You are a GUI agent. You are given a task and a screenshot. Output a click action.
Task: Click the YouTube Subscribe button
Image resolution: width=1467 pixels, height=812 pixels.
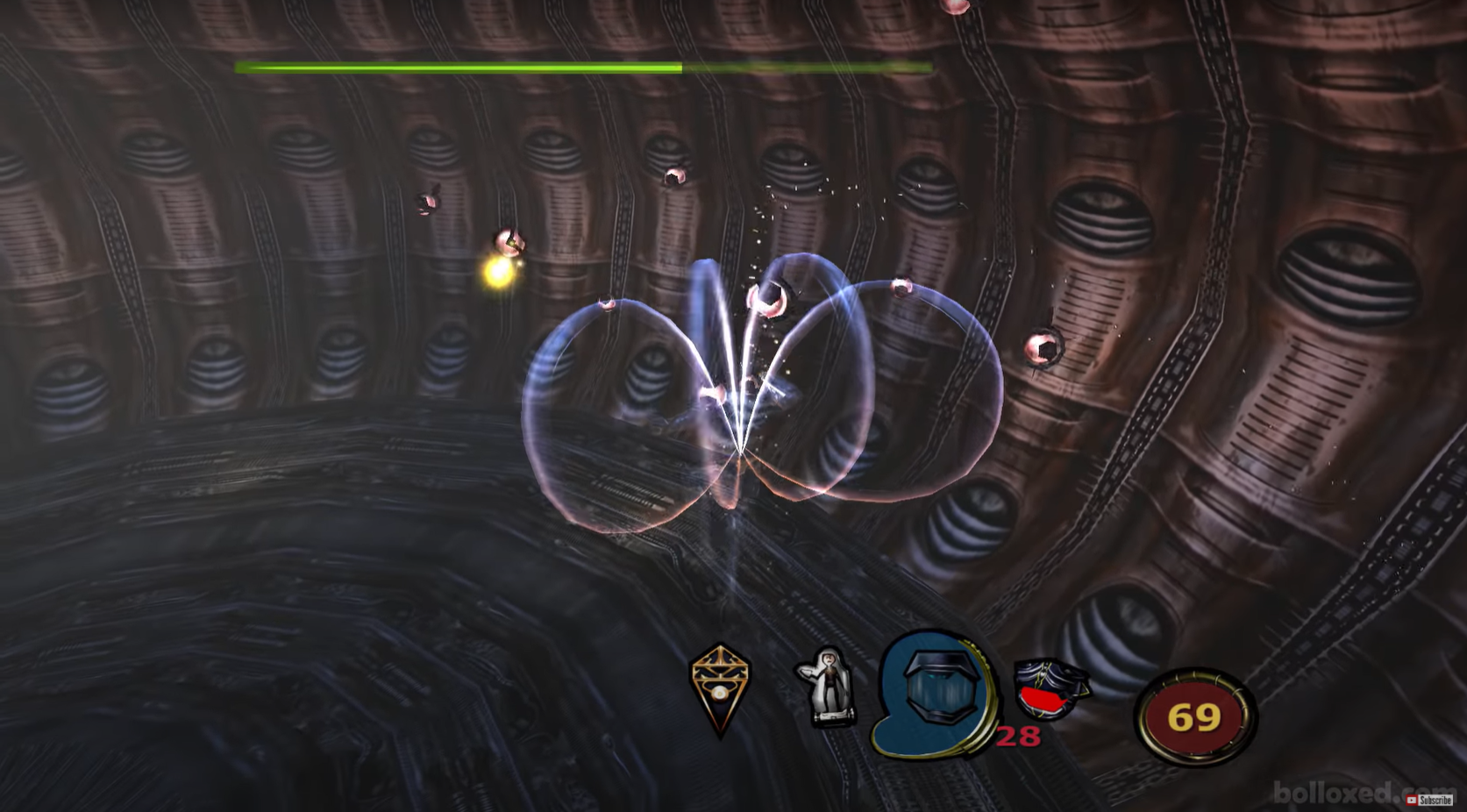(x=1429, y=800)
